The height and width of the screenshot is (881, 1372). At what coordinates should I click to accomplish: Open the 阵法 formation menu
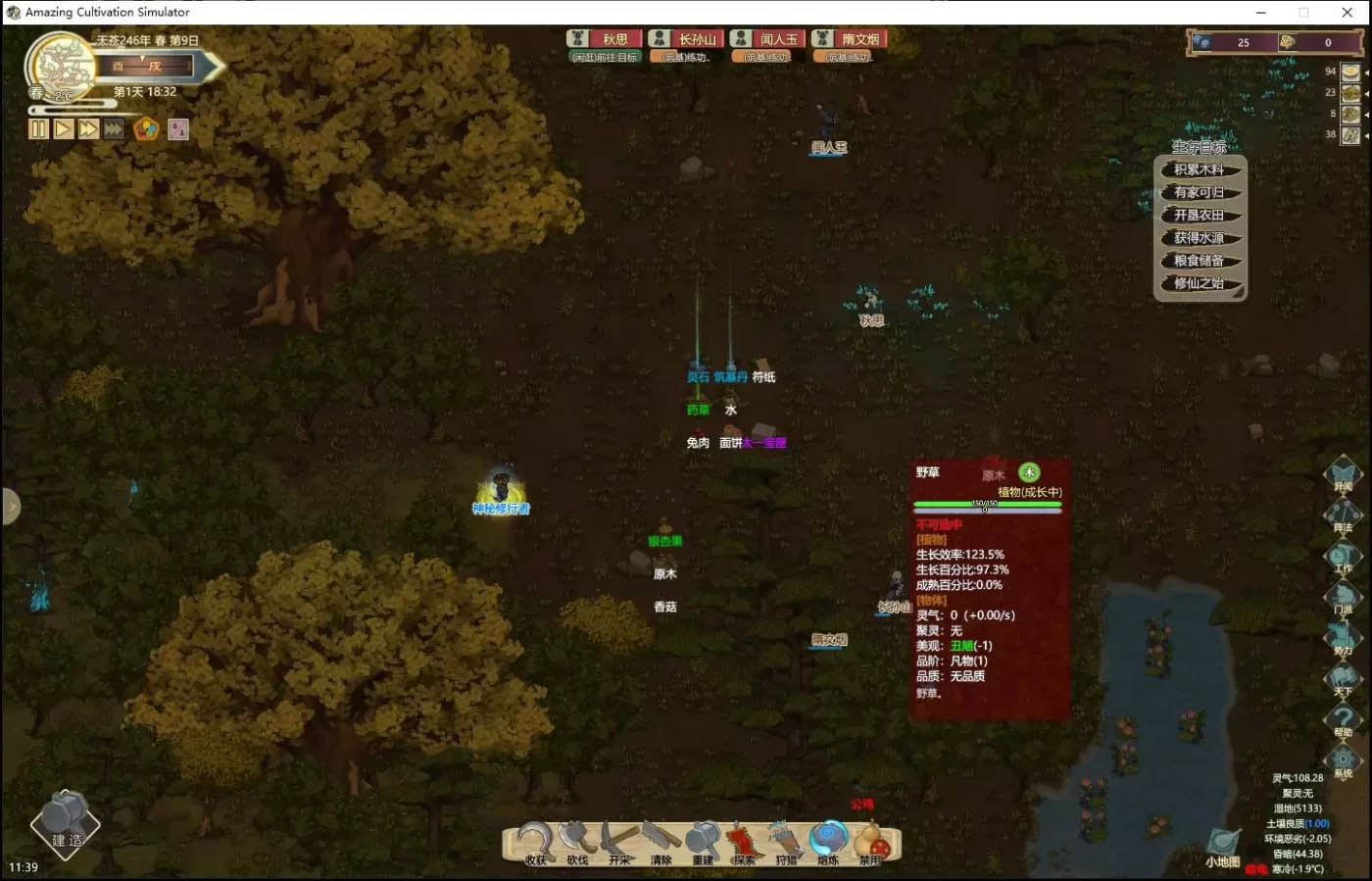coord(1343,513)
